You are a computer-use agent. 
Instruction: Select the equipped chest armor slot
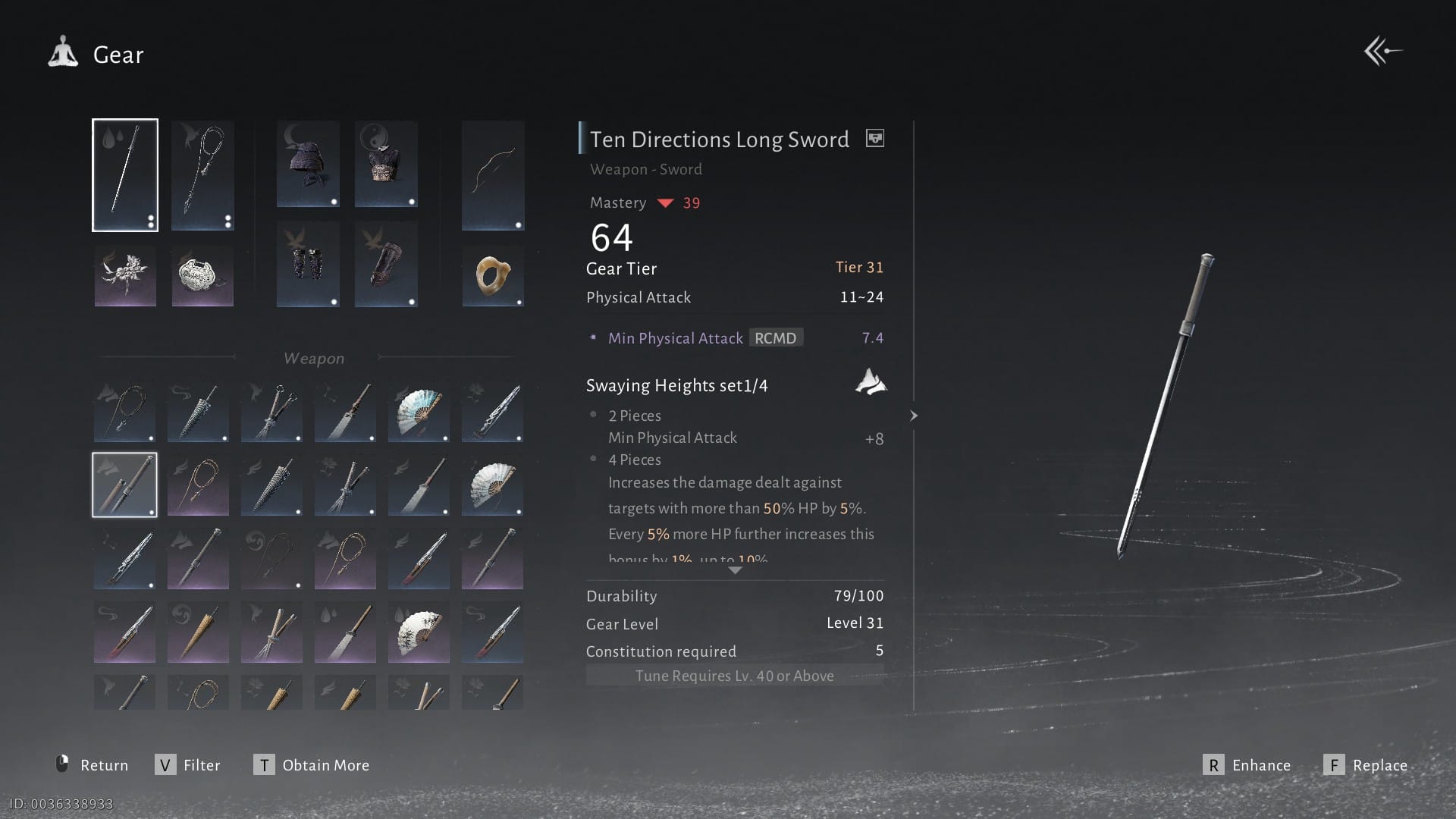tap(386, 164)
